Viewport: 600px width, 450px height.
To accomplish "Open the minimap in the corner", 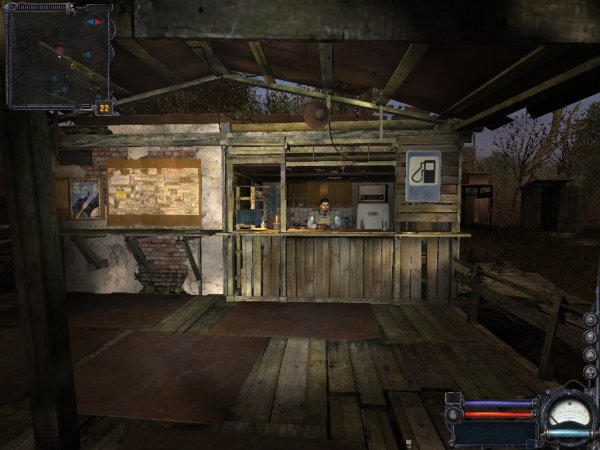I will coord(58,55).
